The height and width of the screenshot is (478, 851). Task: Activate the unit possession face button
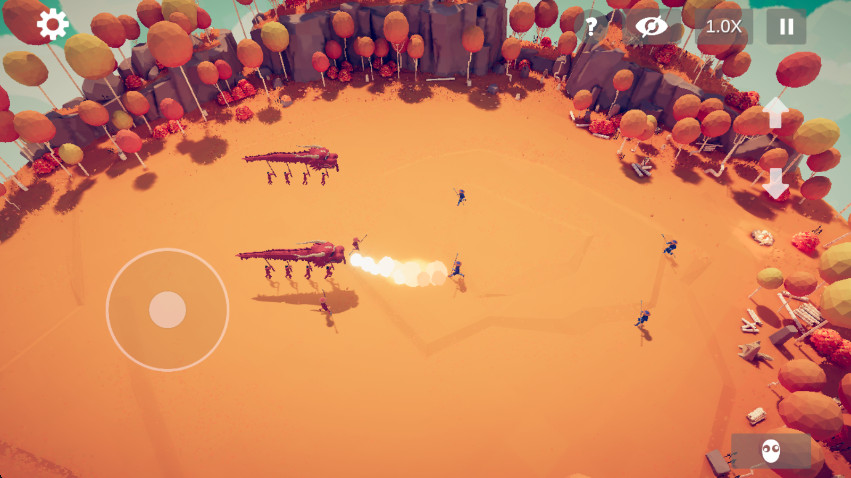[x=771, y=451]
